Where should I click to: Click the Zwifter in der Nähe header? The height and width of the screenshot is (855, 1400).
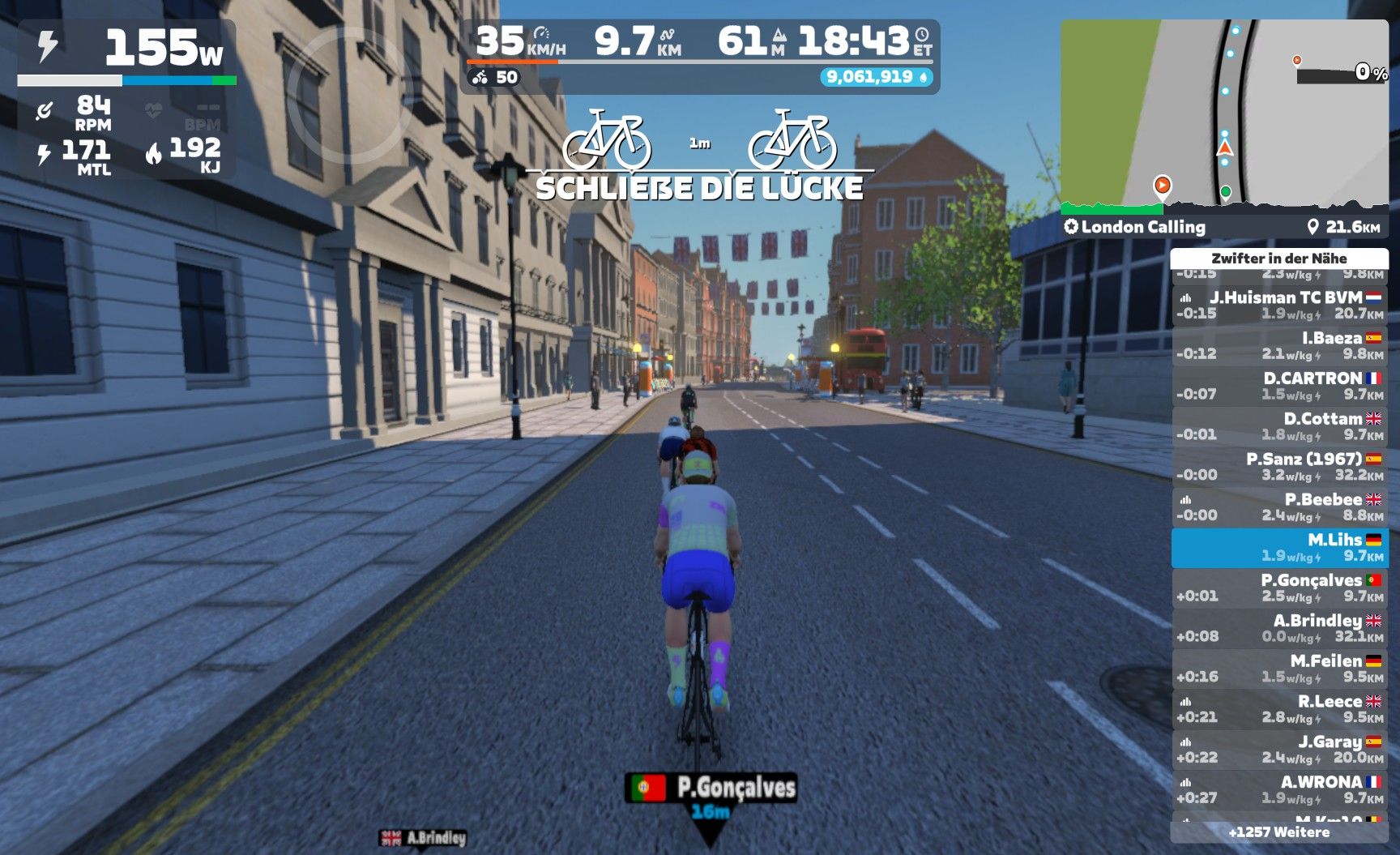point(1278,259)
